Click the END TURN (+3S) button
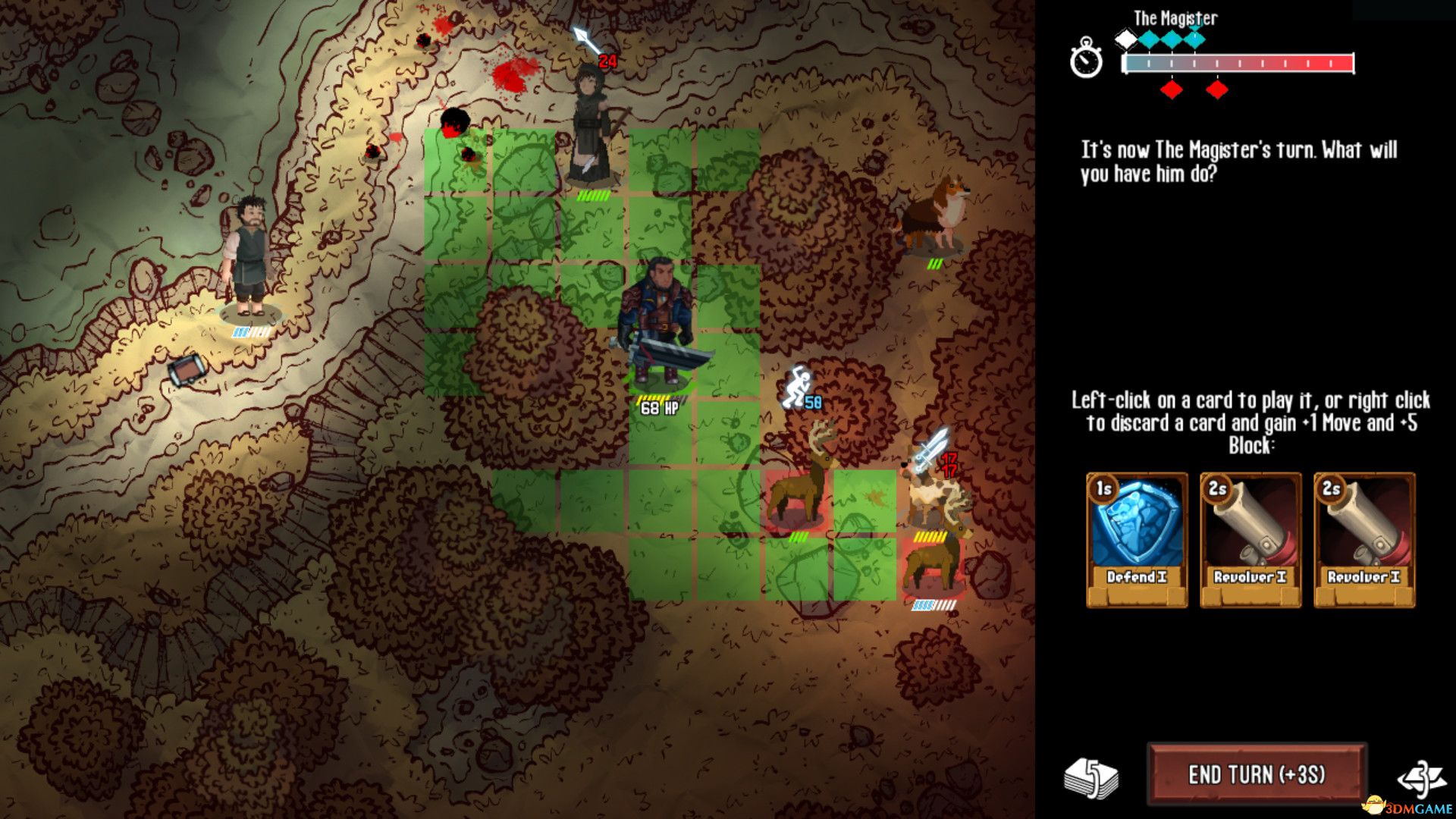This screenshot has height=819, width=1456. [x=1257, y=774]
